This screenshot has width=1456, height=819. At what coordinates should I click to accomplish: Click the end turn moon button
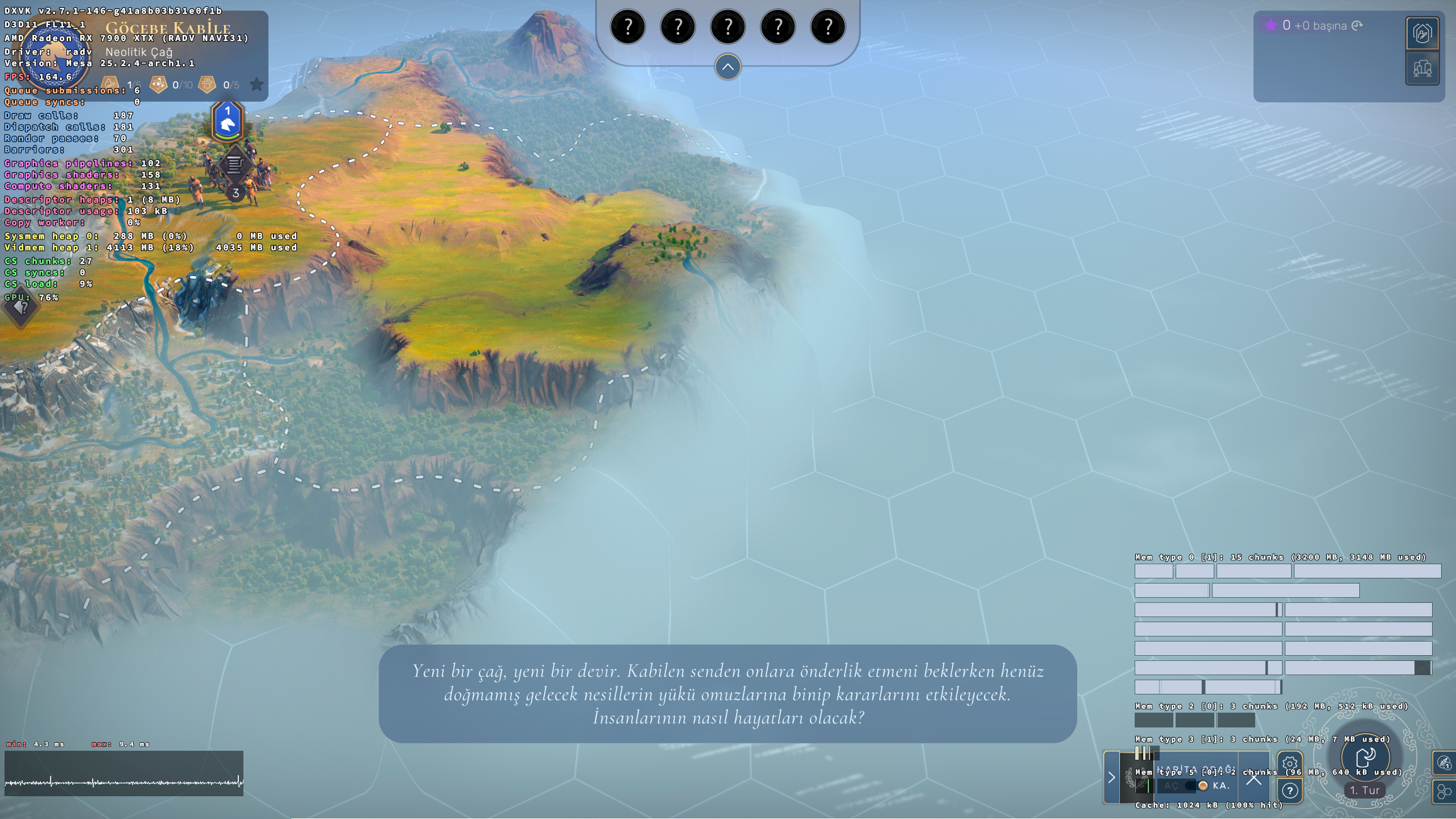[1365, 758]
